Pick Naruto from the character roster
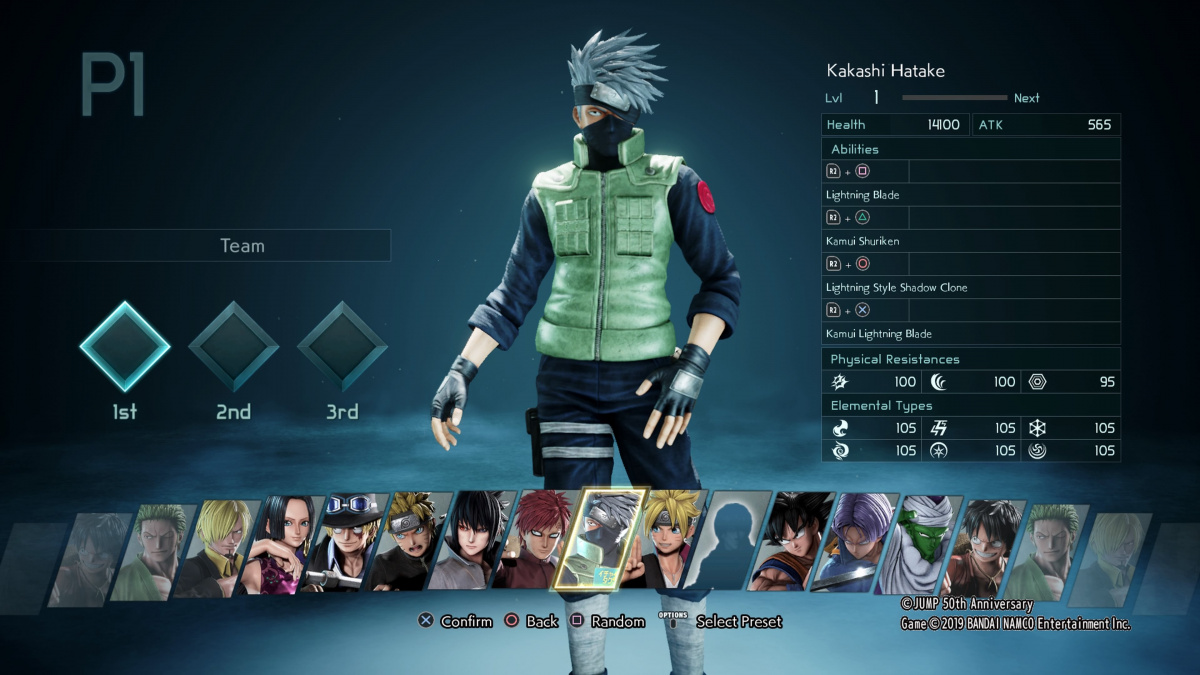This screenshot has width=1200, height=675. 412,546
